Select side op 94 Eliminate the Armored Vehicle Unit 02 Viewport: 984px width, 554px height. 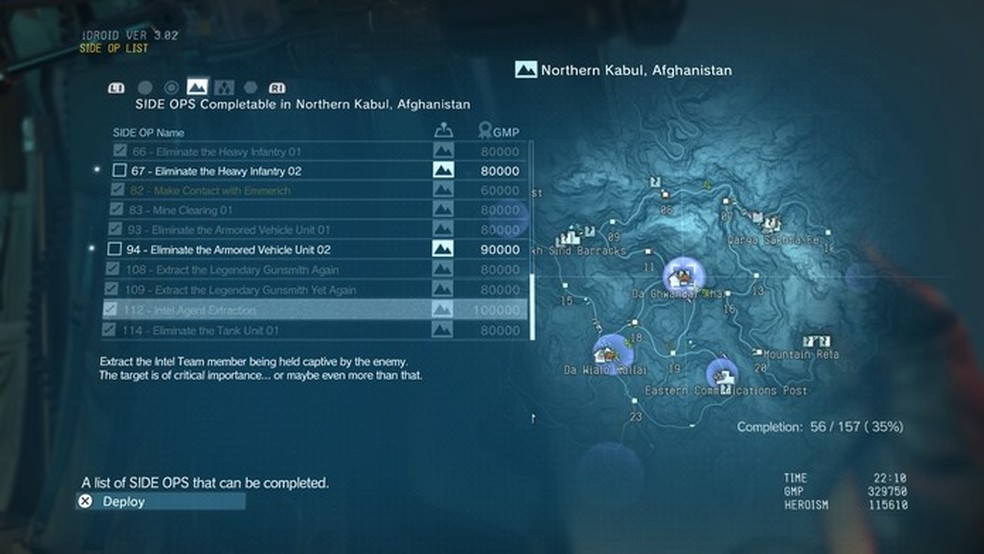(228, 249)
